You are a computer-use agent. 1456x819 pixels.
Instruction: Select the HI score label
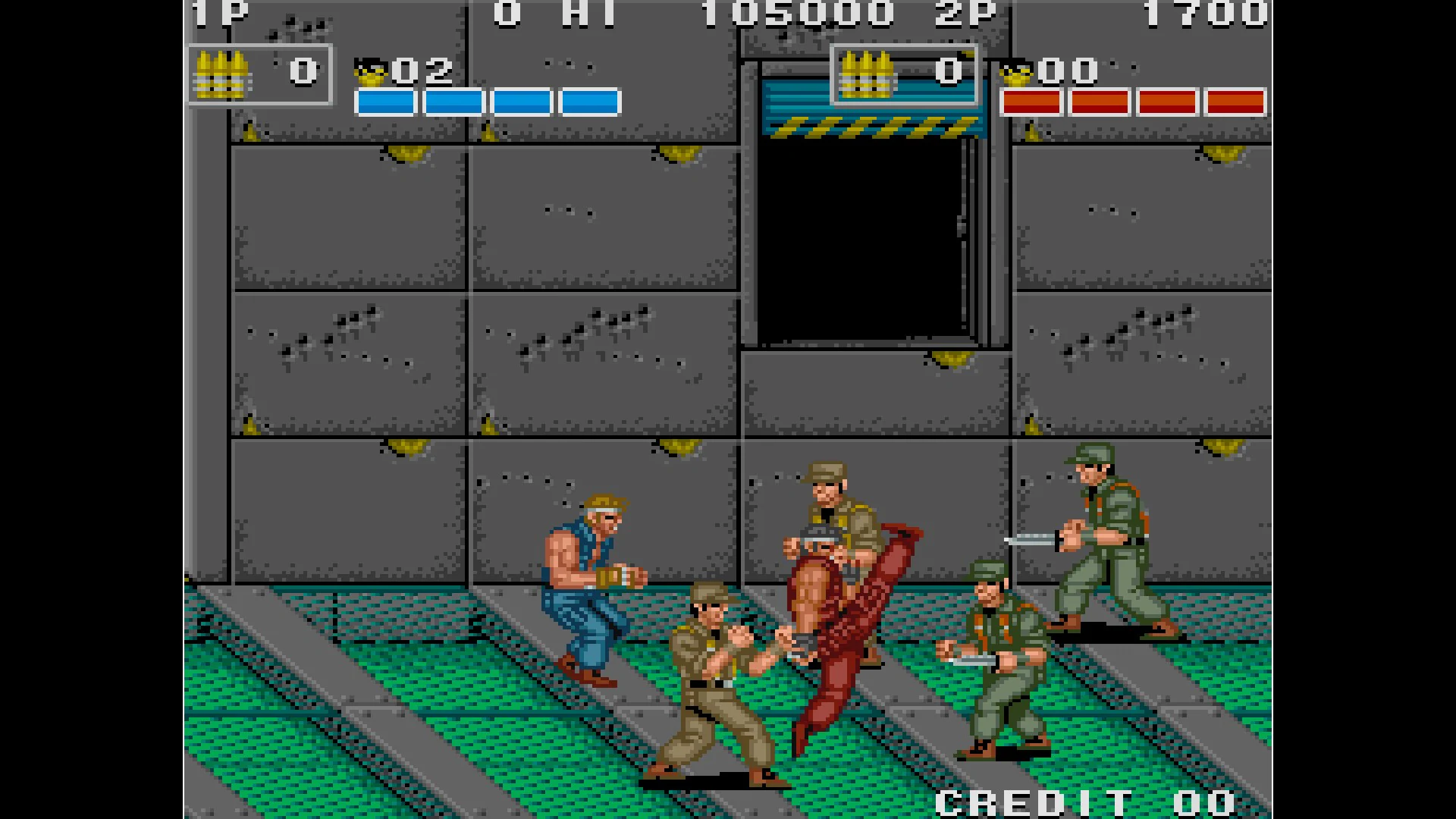coord(588,14)
